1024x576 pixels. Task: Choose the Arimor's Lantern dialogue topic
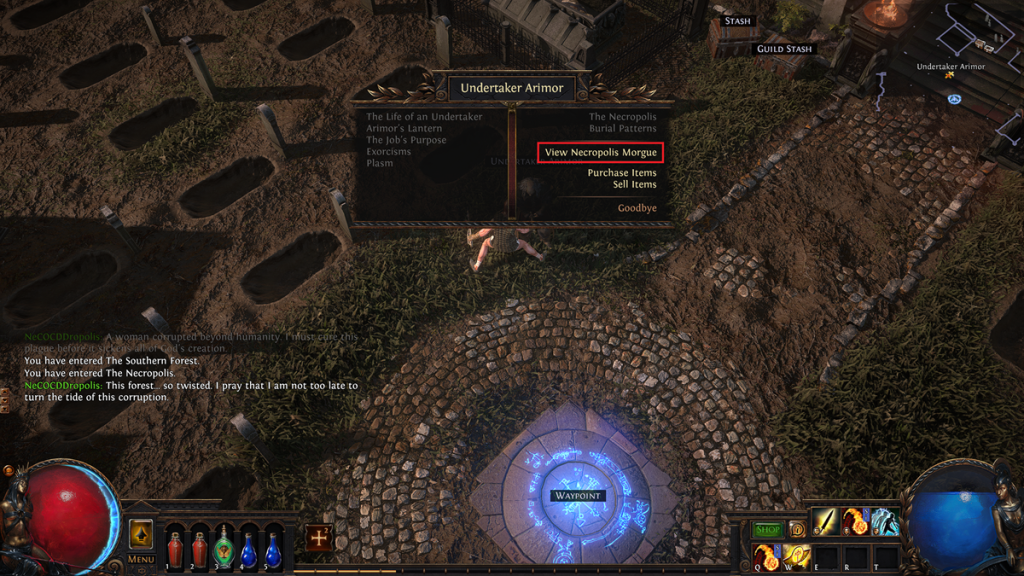click(x=406, y=129)
